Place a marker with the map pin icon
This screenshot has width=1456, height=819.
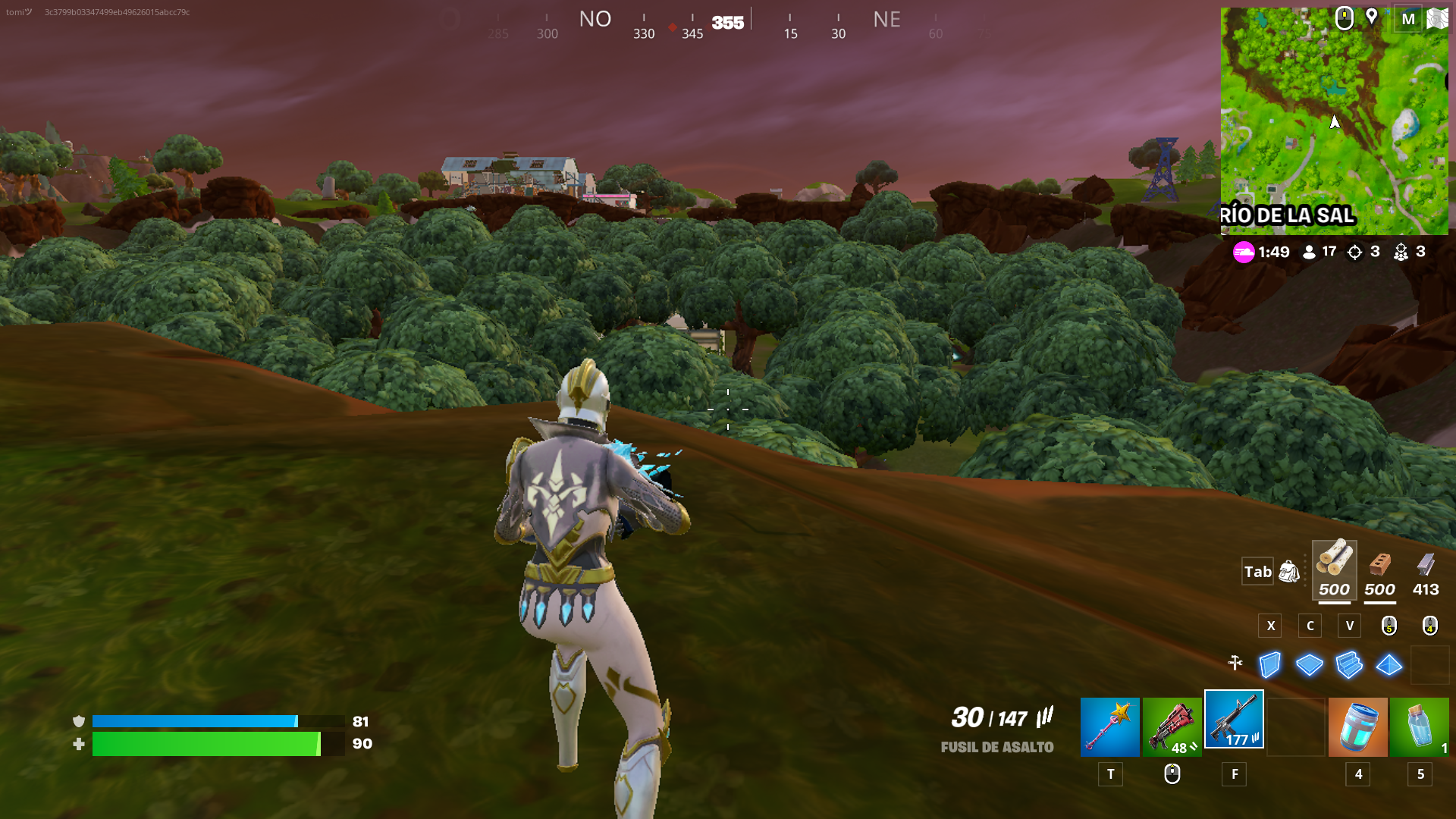click(x=1372, y=17)
